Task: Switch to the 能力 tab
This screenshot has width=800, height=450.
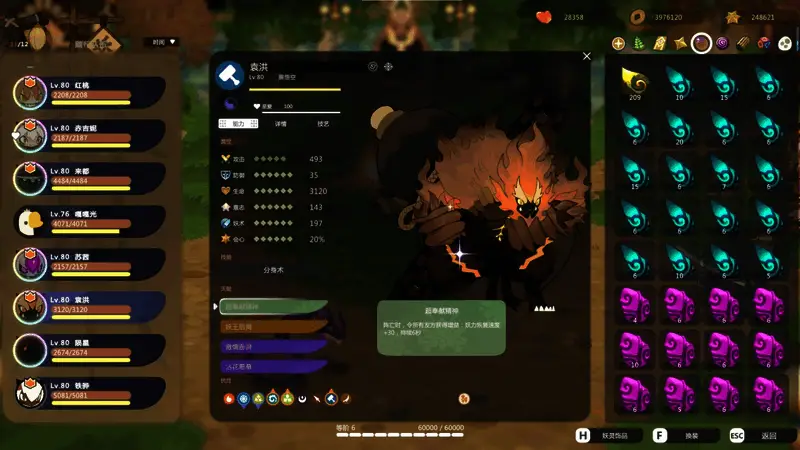Action: tap(238, 124)
